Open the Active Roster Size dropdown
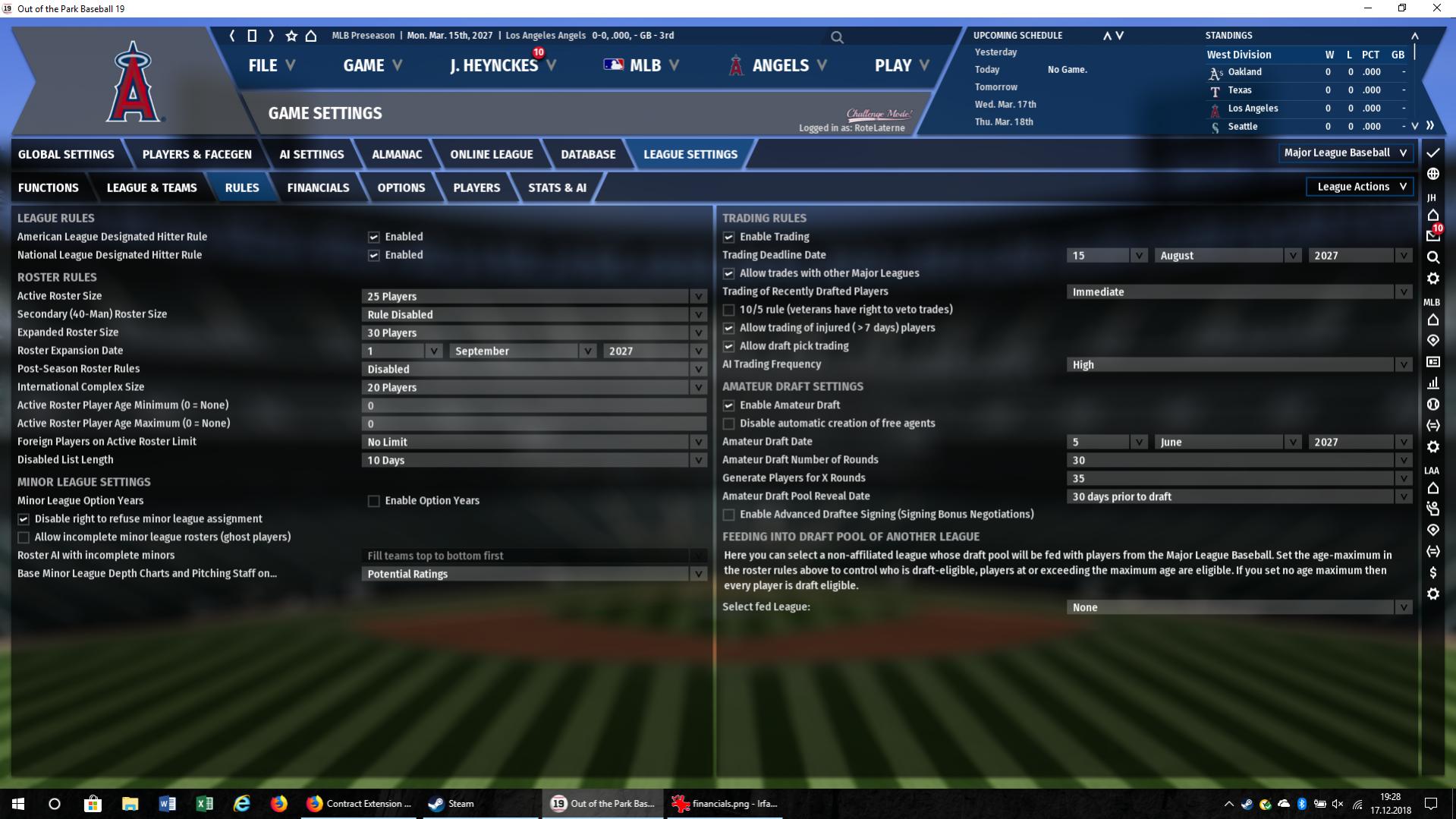This screenshot has width=1456, height=819. [533, 296]
